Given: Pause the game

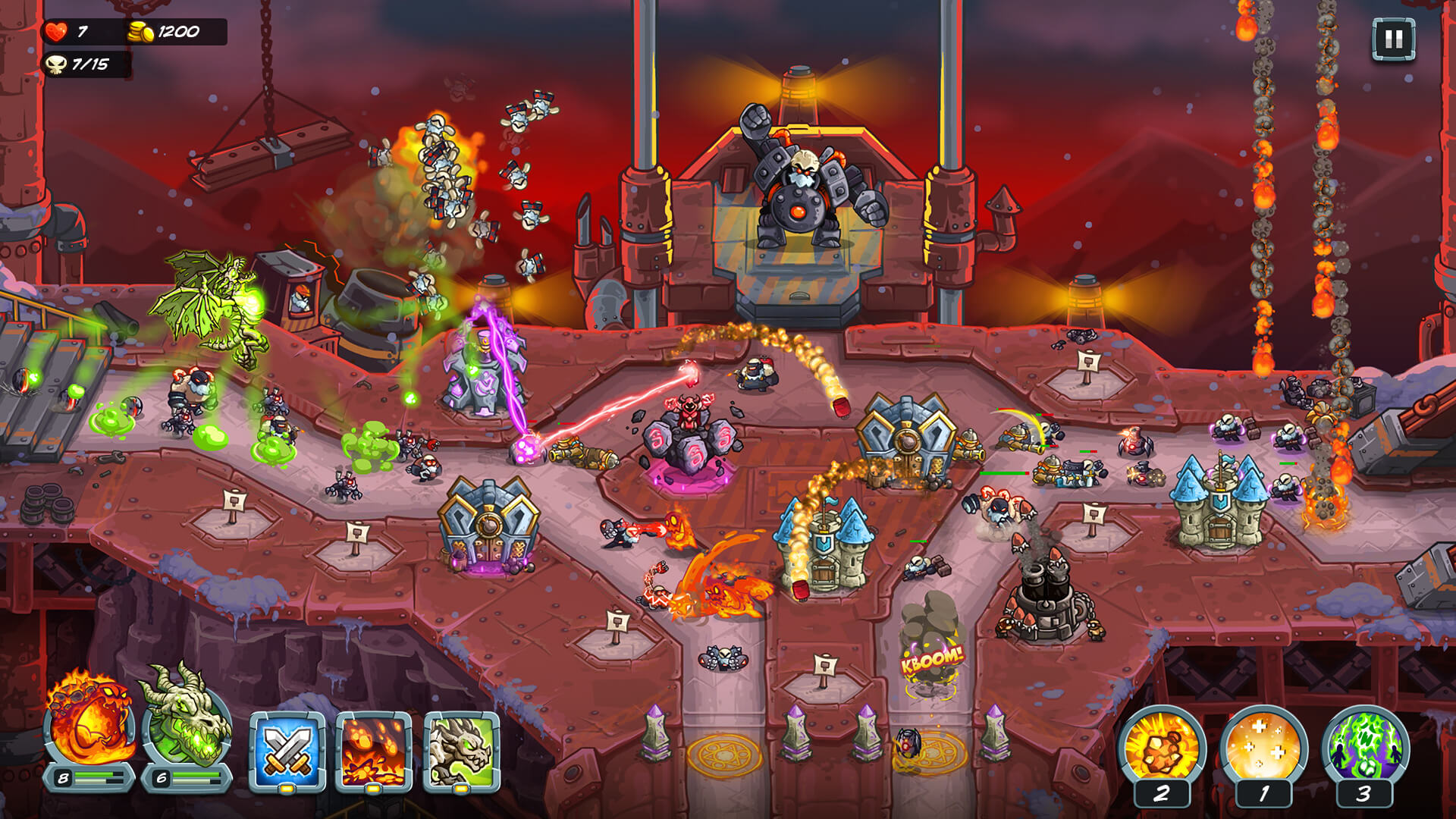Looking at the screenshot, I should coord(1393,39).
